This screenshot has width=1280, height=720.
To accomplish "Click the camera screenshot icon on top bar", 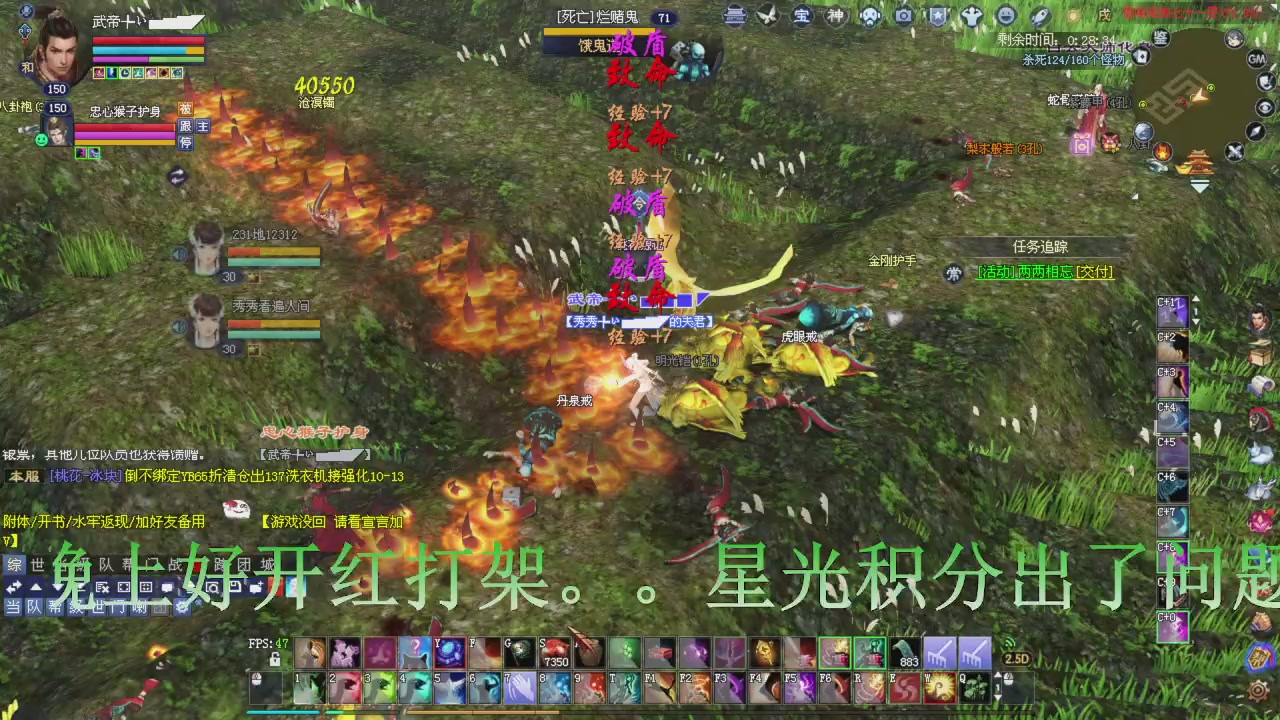I will (903, 15).
